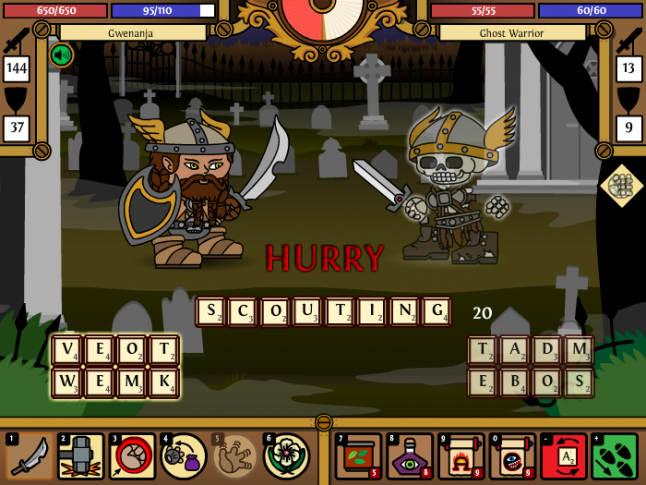Pick the letter W tile
This screenshot has width=646, height=485.
click(x=67, y=383)
